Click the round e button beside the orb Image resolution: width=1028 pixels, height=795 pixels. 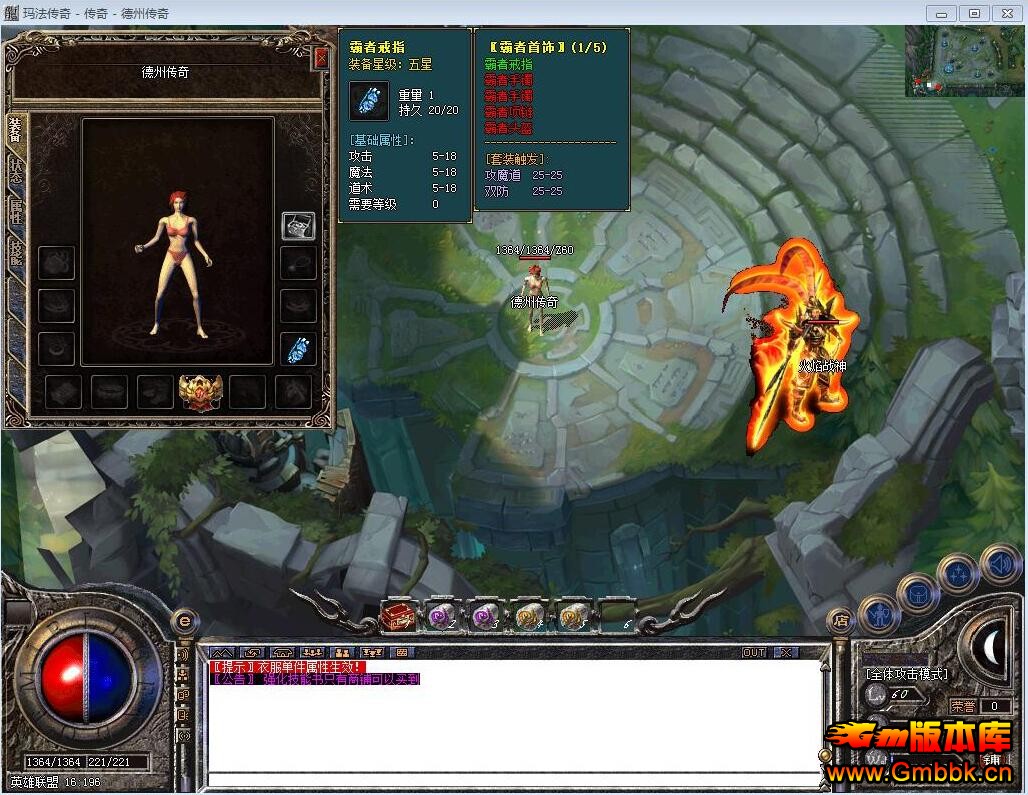183,622
